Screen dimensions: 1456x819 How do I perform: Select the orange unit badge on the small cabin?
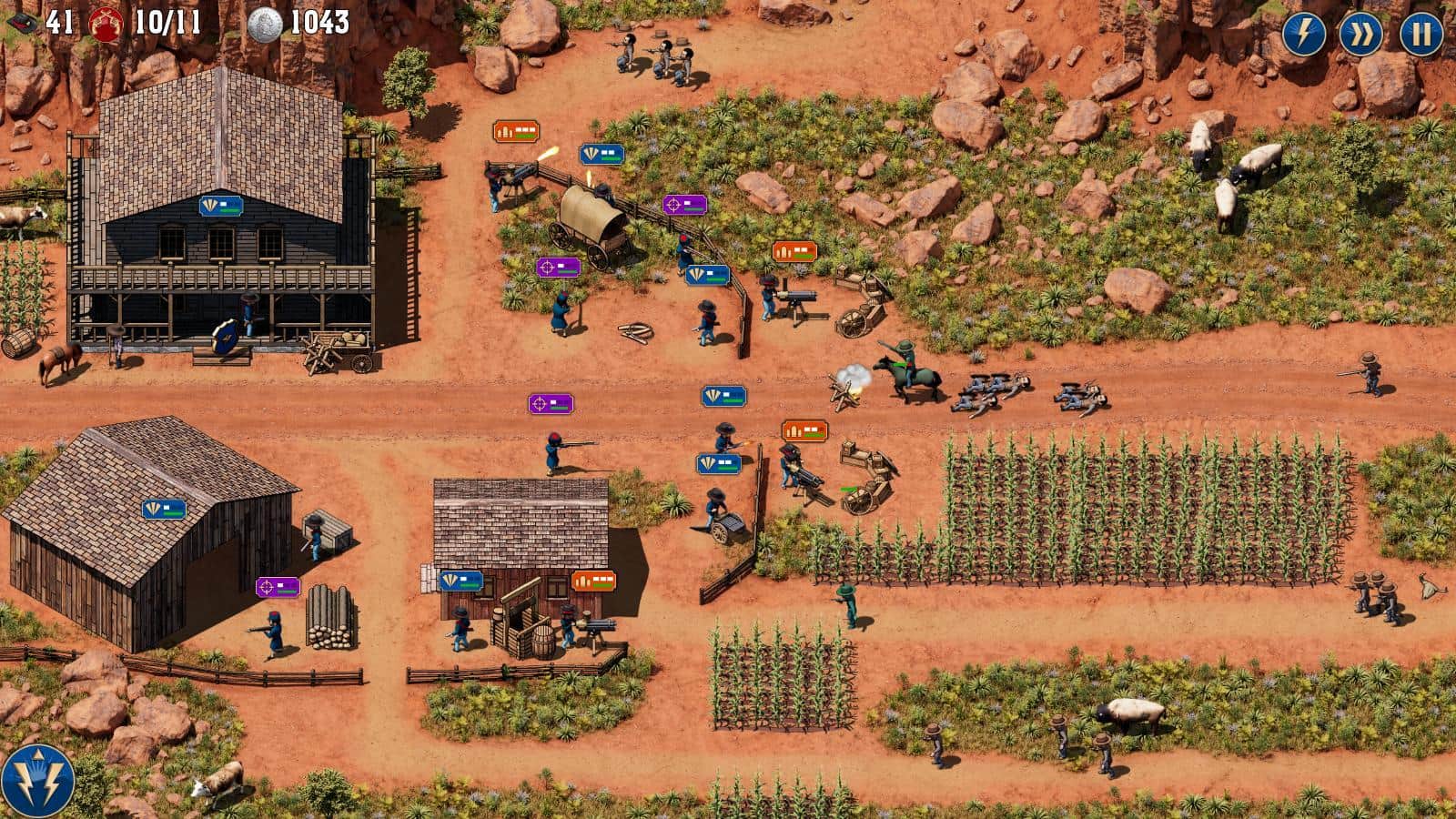[593, 581]
